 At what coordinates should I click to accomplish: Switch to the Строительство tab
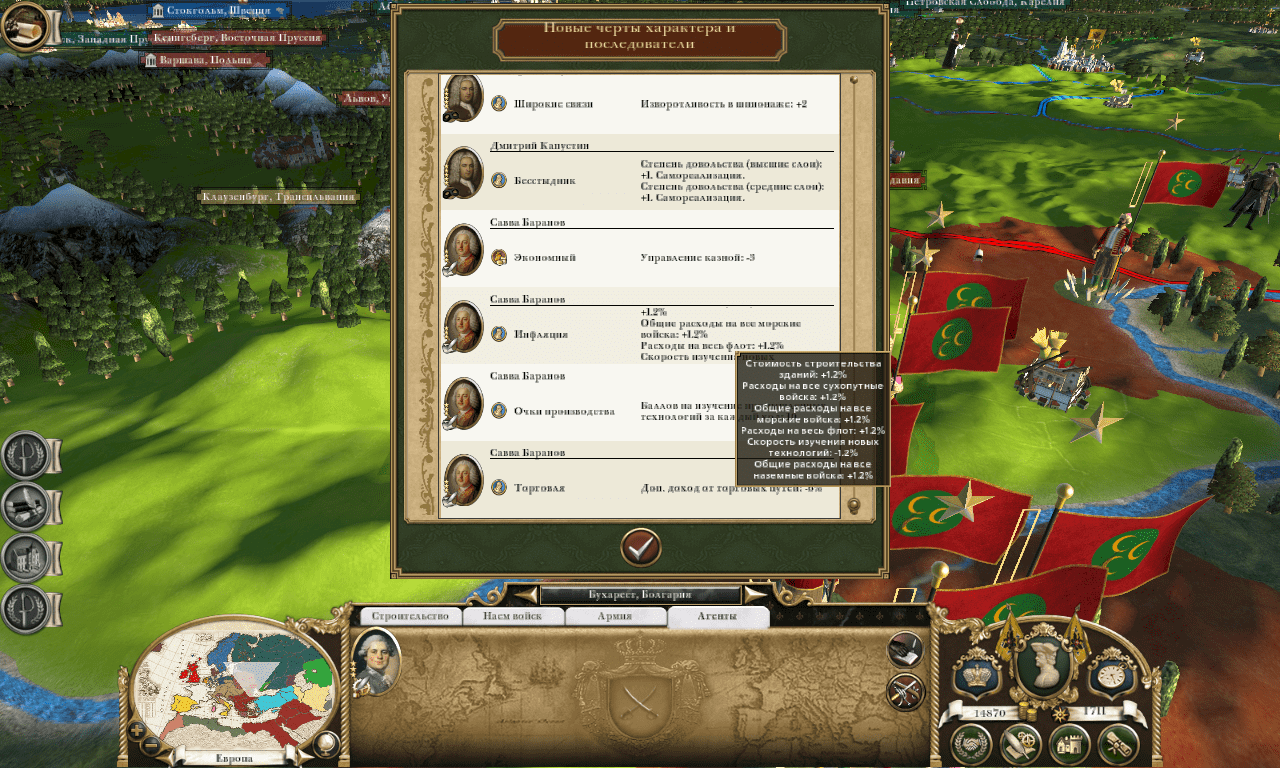[412, 616]
